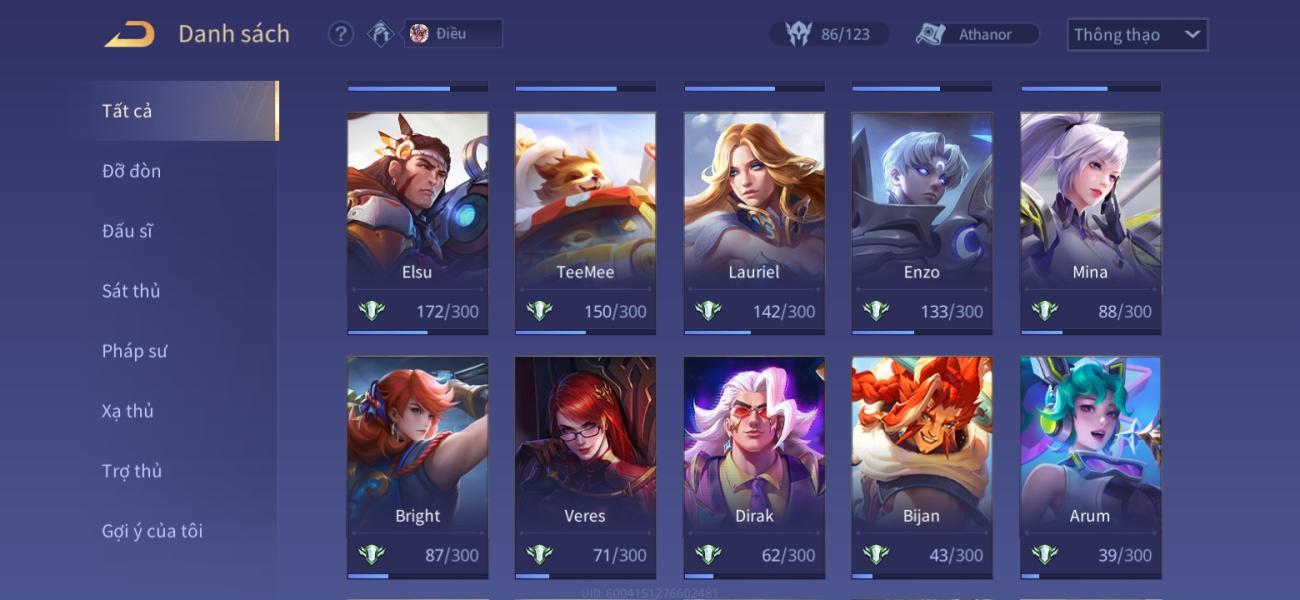1300x600 pixels.
Task: Select the Pháp sư tab
Action: (134, 351)
